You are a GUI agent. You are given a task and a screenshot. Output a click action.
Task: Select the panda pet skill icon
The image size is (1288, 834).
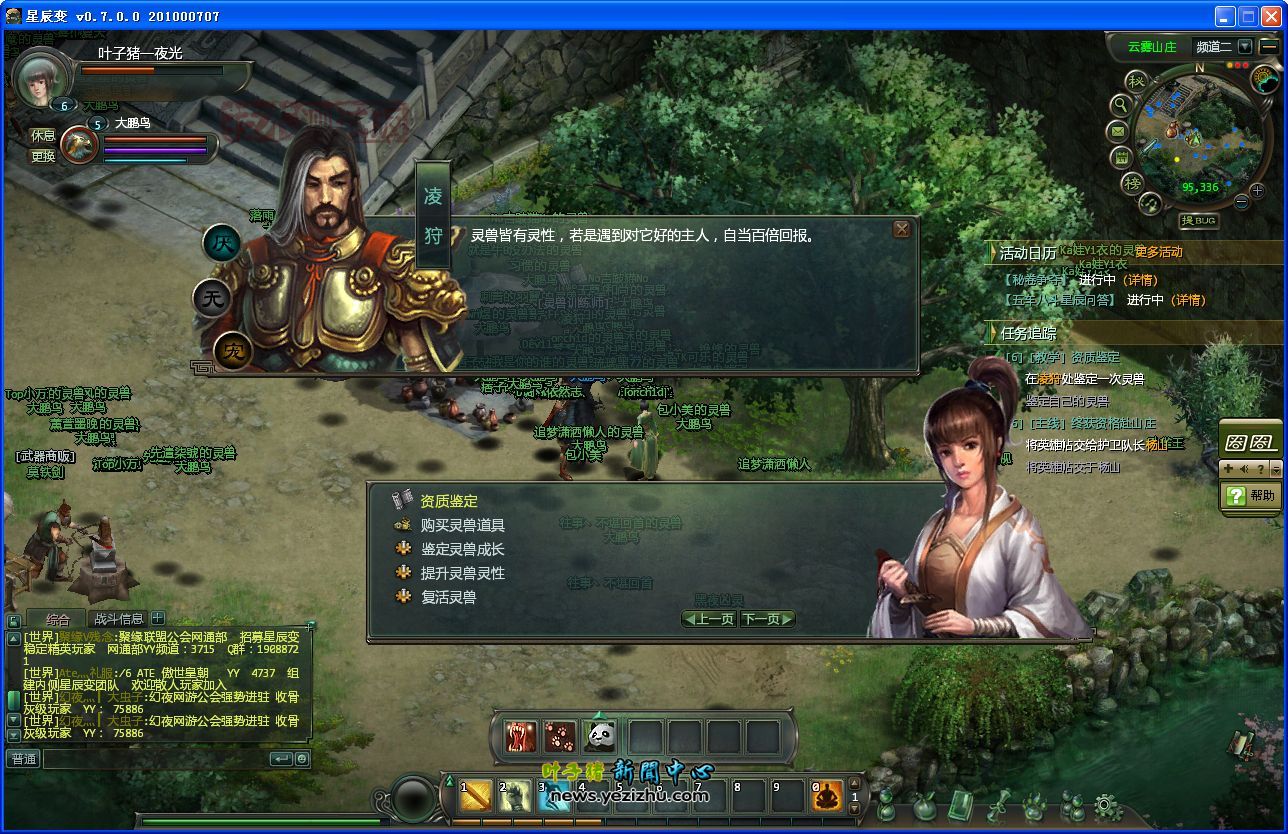[x=601, y=737]
